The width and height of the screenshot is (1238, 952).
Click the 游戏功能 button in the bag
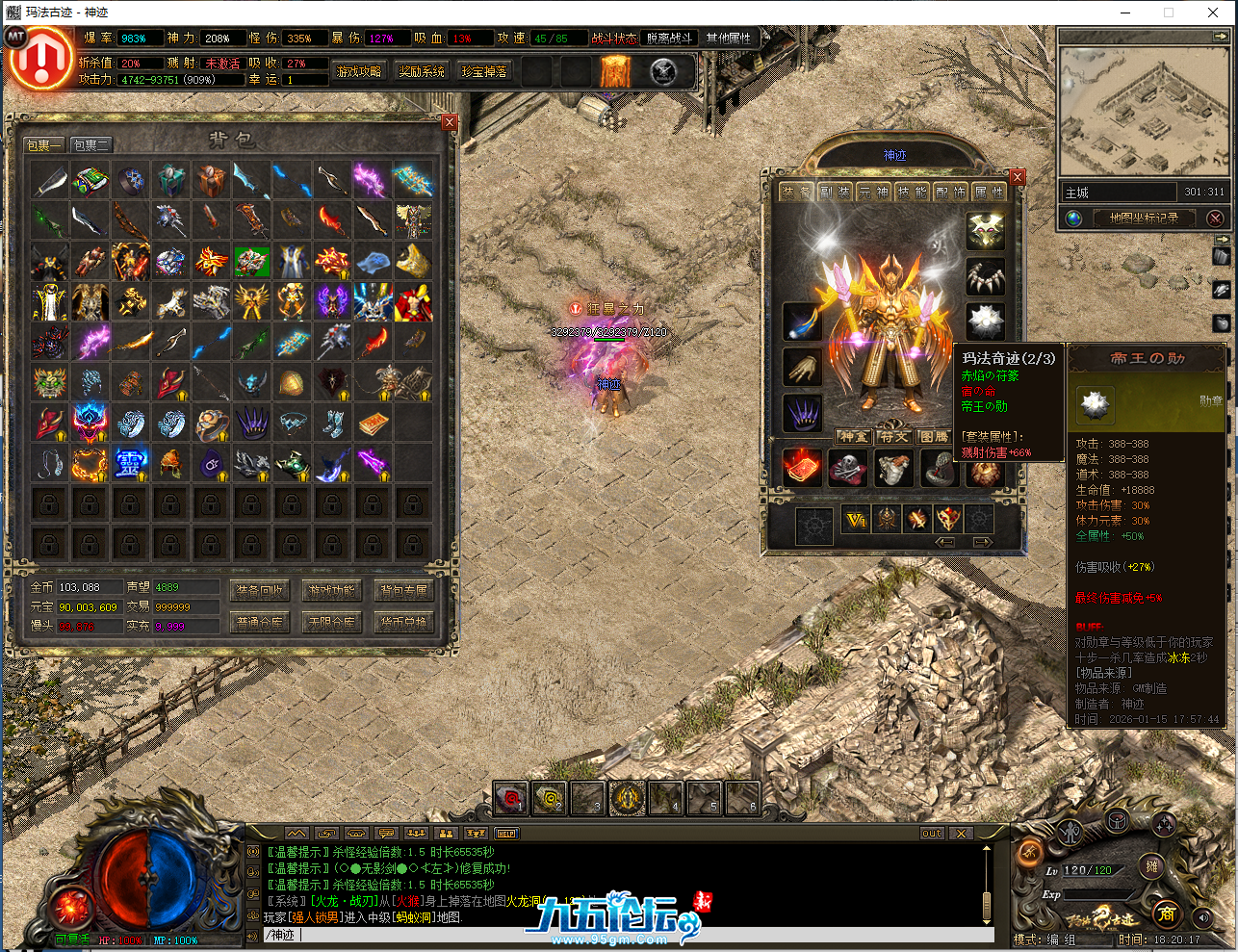[x=331, y=591]
